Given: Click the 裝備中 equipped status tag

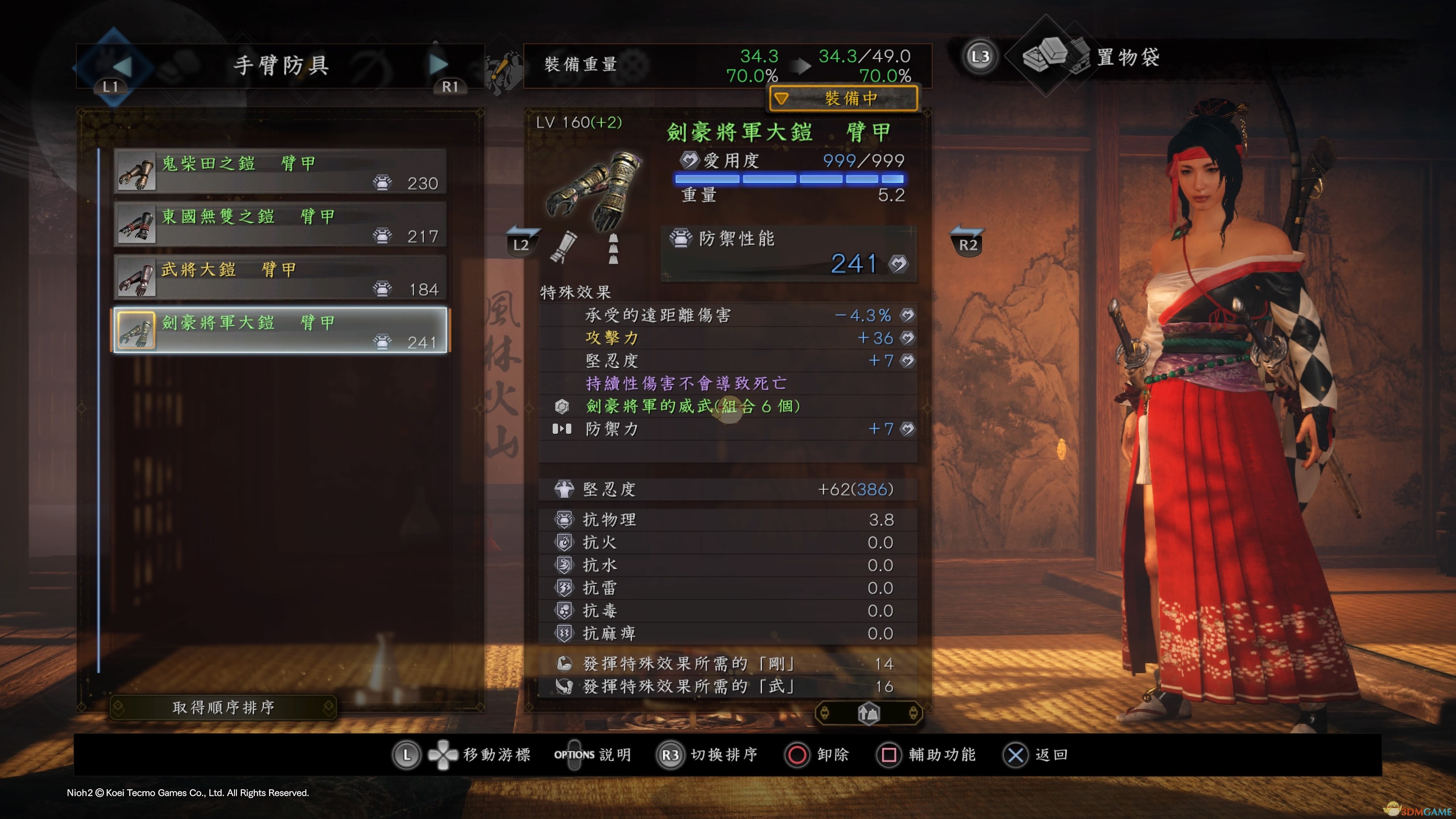Looking at the screenshot, I should [843, 99].
